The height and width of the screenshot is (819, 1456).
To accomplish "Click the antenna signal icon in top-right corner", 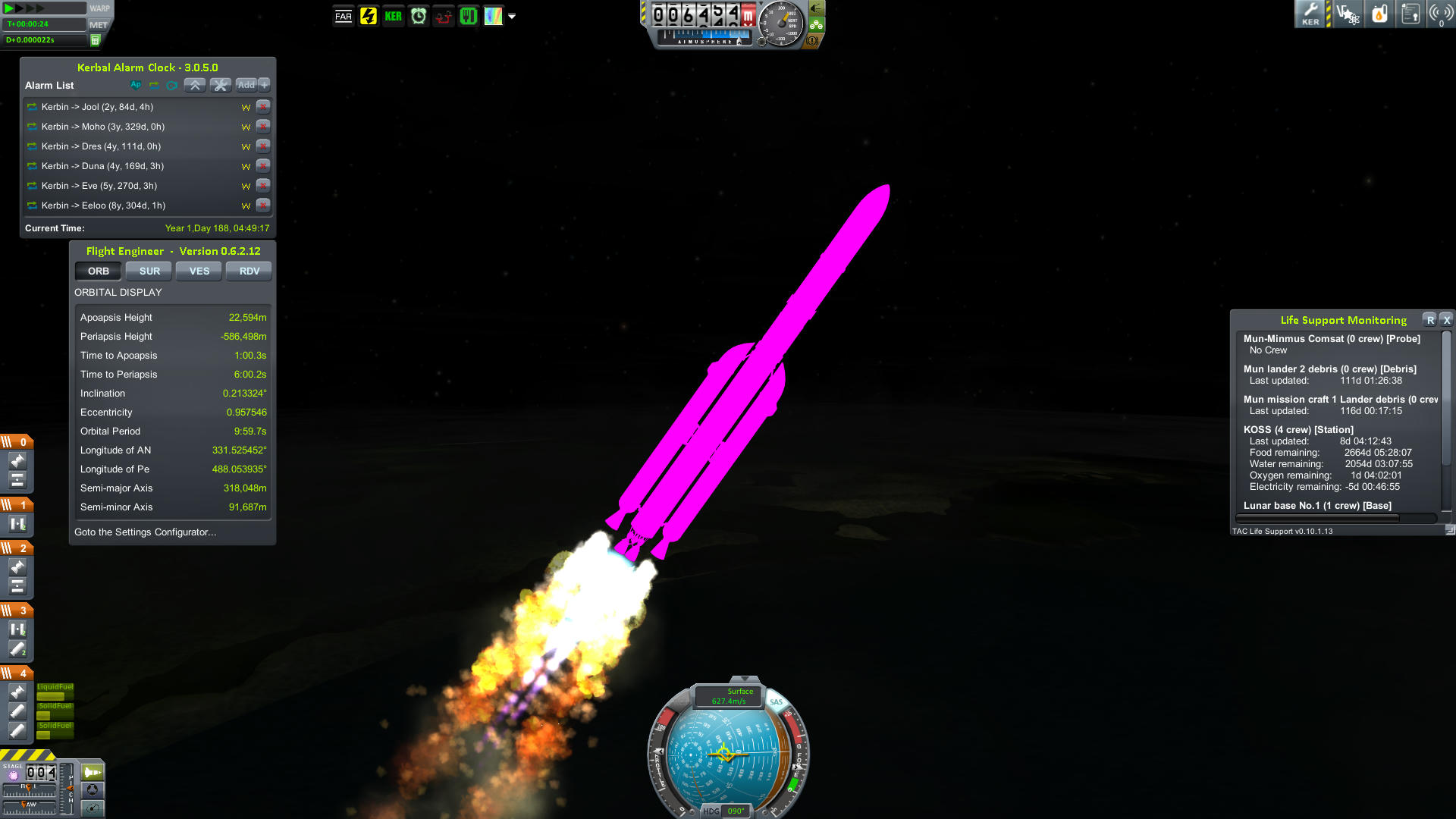I will coord(1441,14).
